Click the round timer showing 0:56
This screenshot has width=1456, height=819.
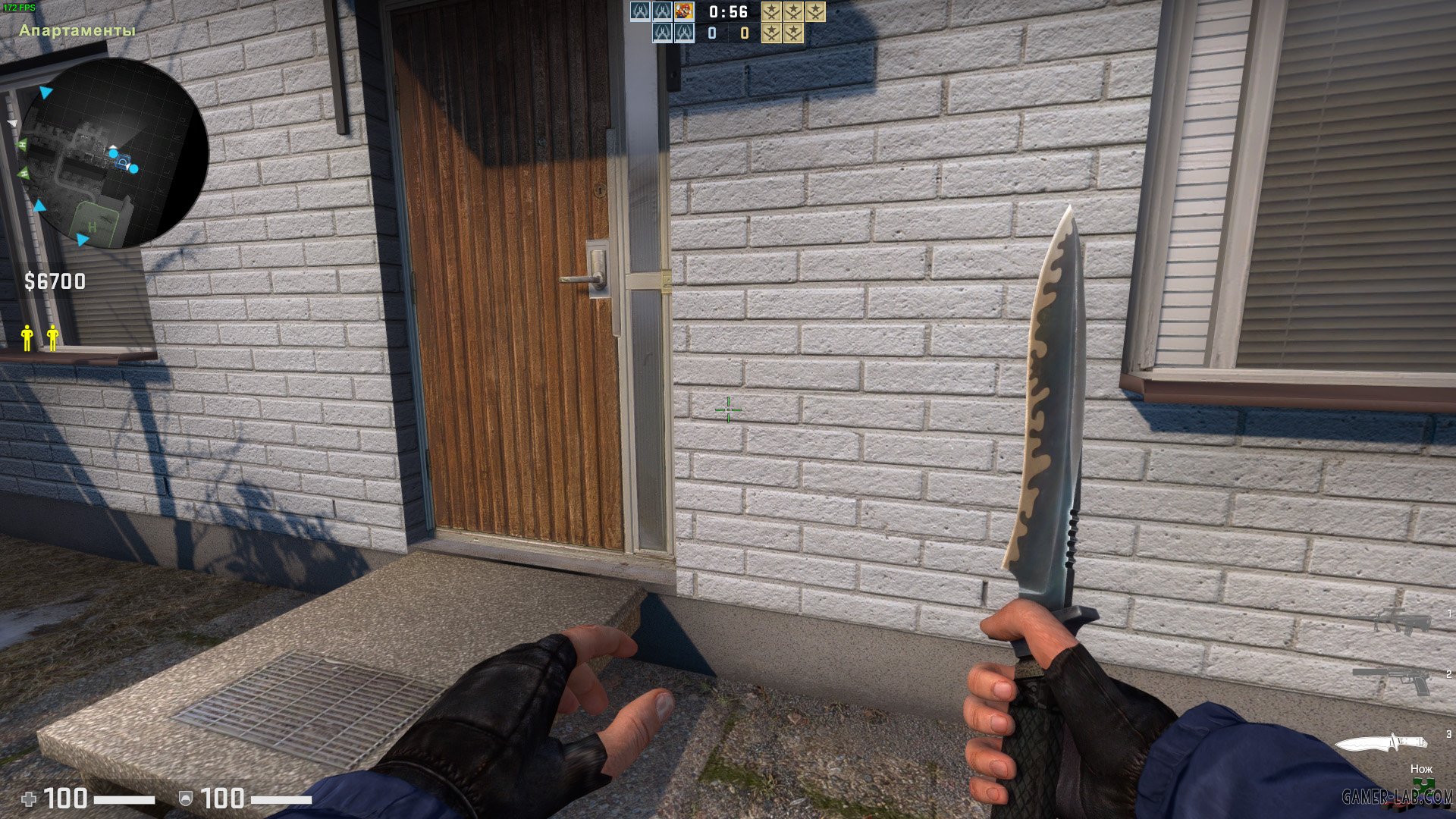point(726,12)
